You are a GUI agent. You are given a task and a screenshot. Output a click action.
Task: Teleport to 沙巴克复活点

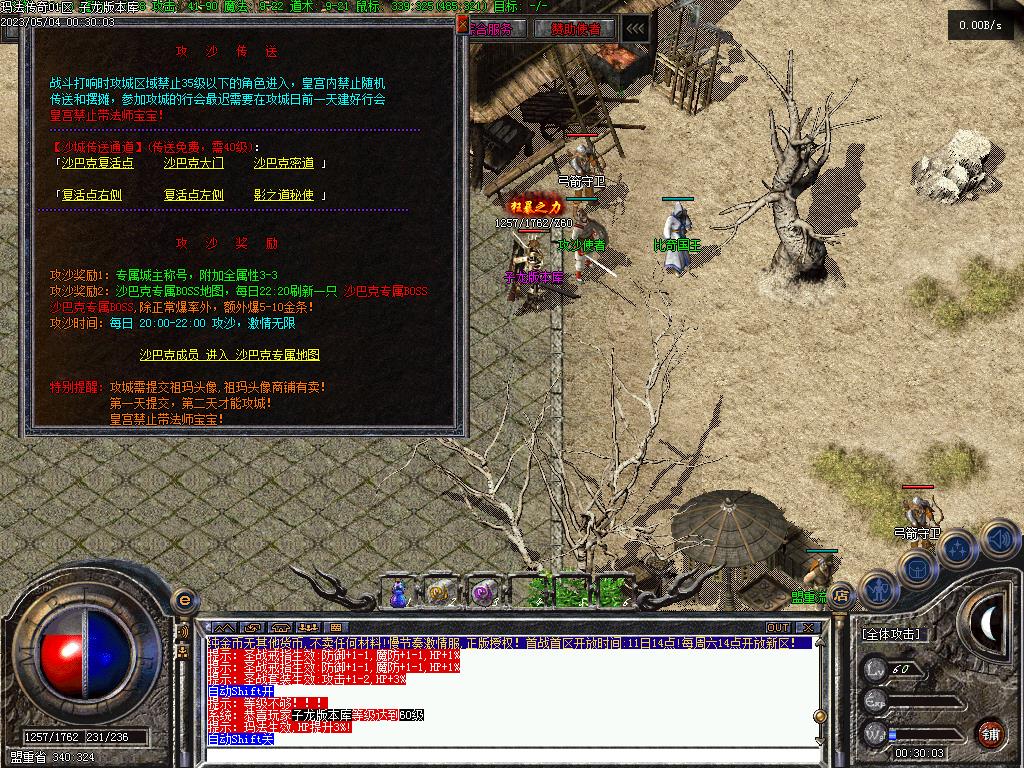click(97, 163)
